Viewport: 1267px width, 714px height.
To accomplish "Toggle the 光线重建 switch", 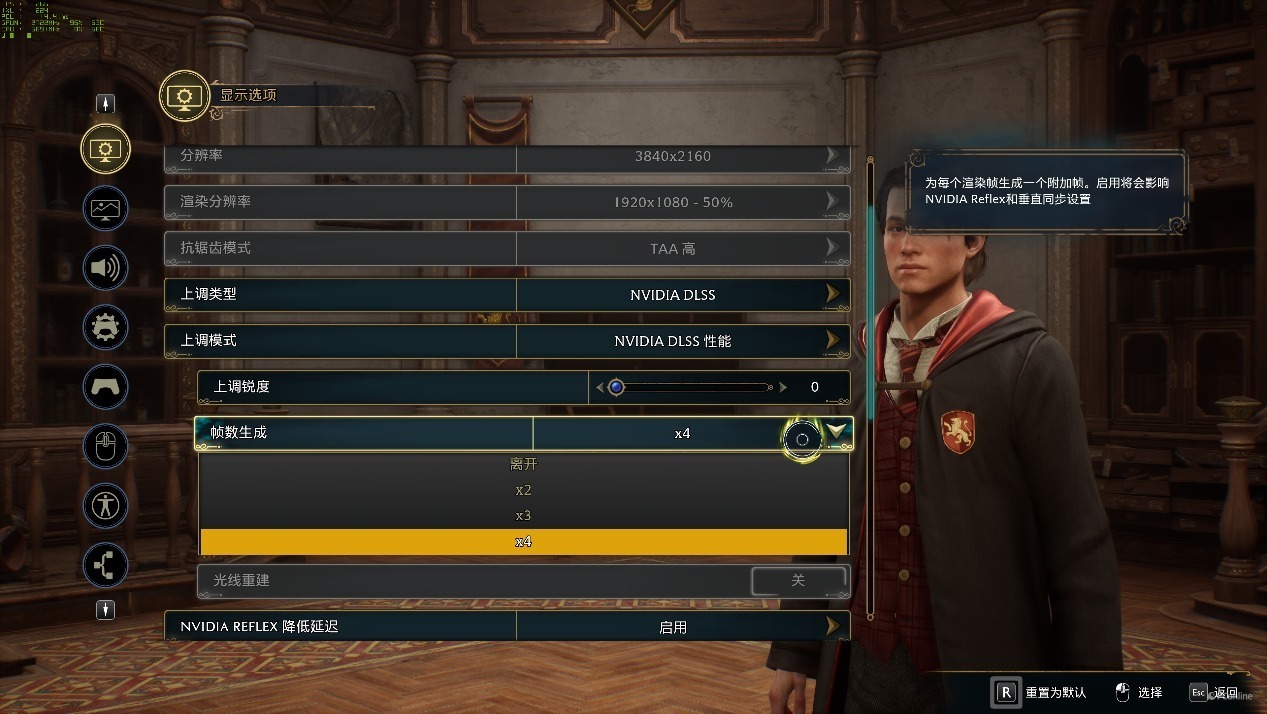I will coord(797,580).
